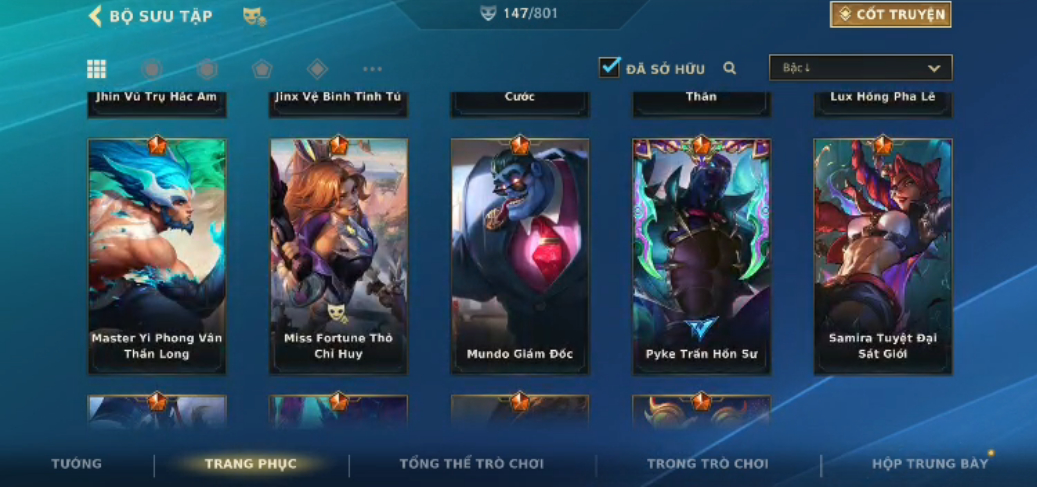This screenshot has height=487, width=1037.
Task: Switch to the Tướng tab
Action: click(x=77, y=464)
